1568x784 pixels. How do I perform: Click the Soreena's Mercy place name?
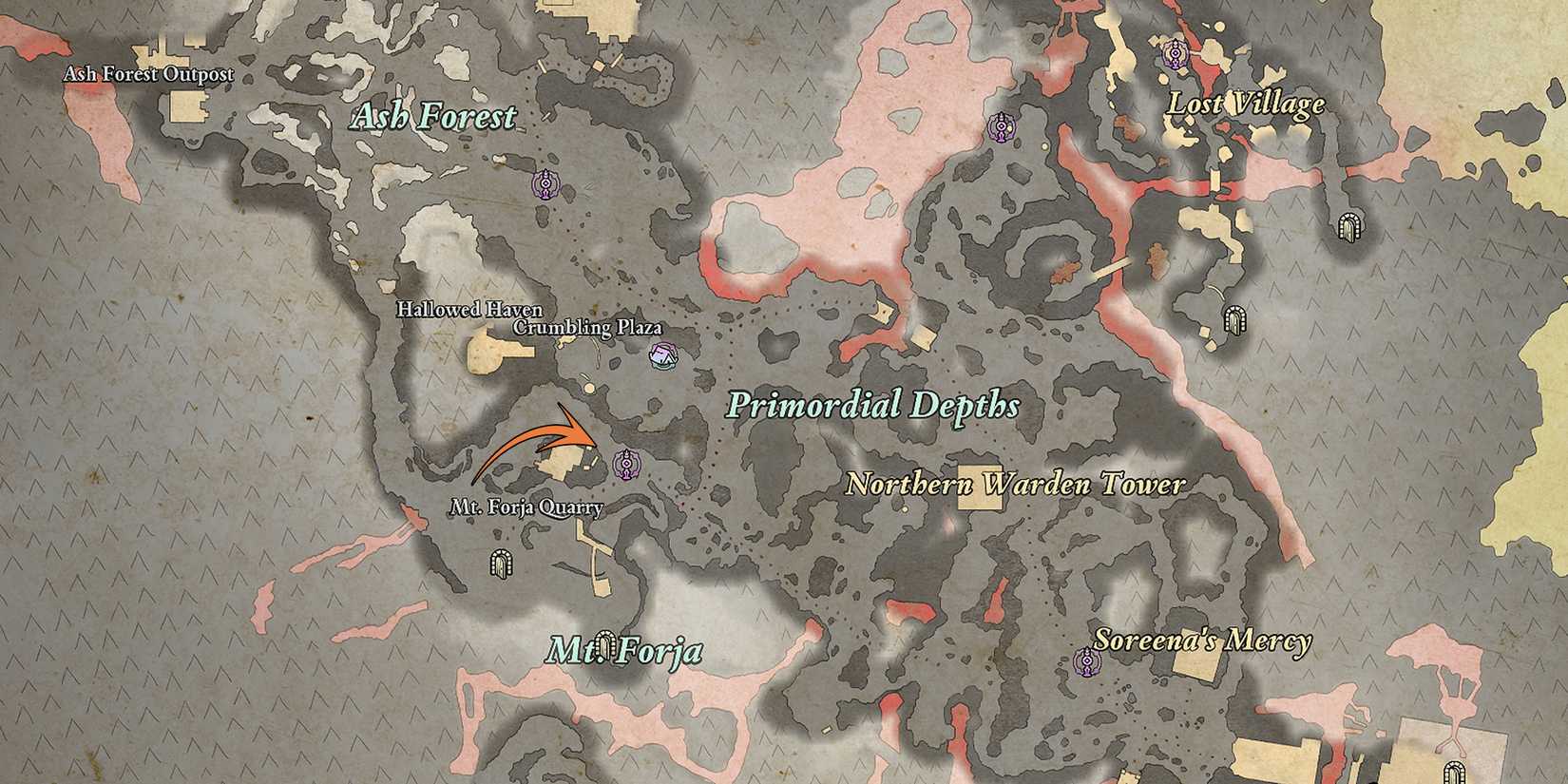click(x=1205, y=641)
